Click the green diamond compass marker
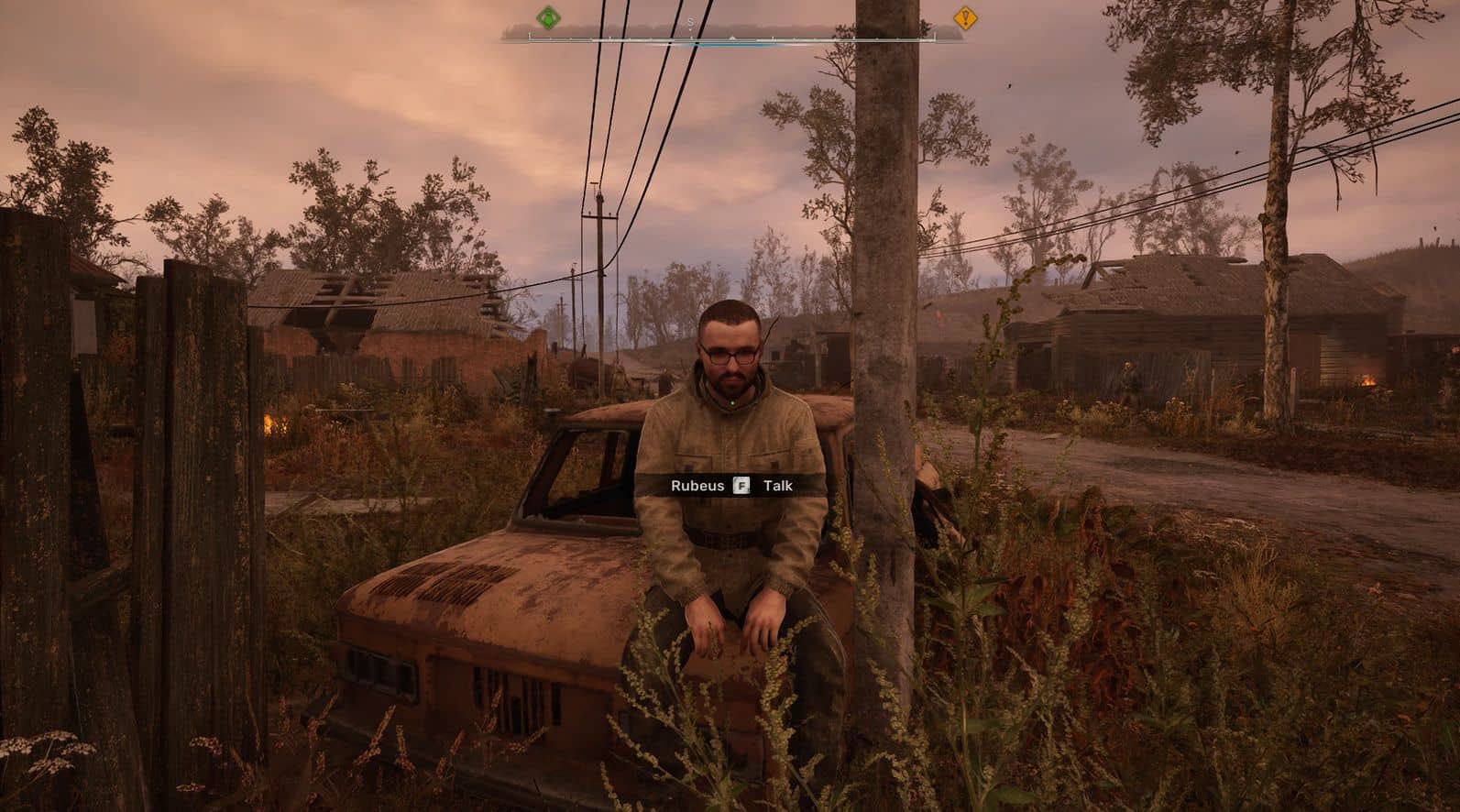The width and height of the screenshot is (1460, 812). tap(548, 16)
